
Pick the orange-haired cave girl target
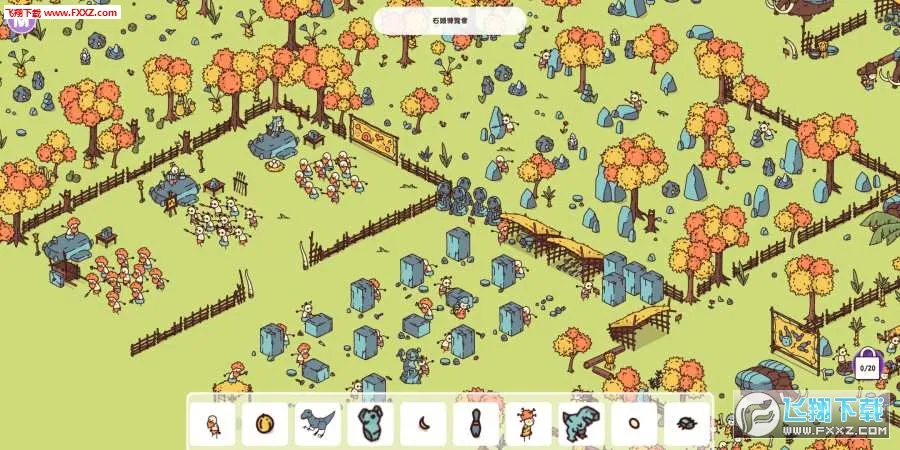click(x=528, y=423)
